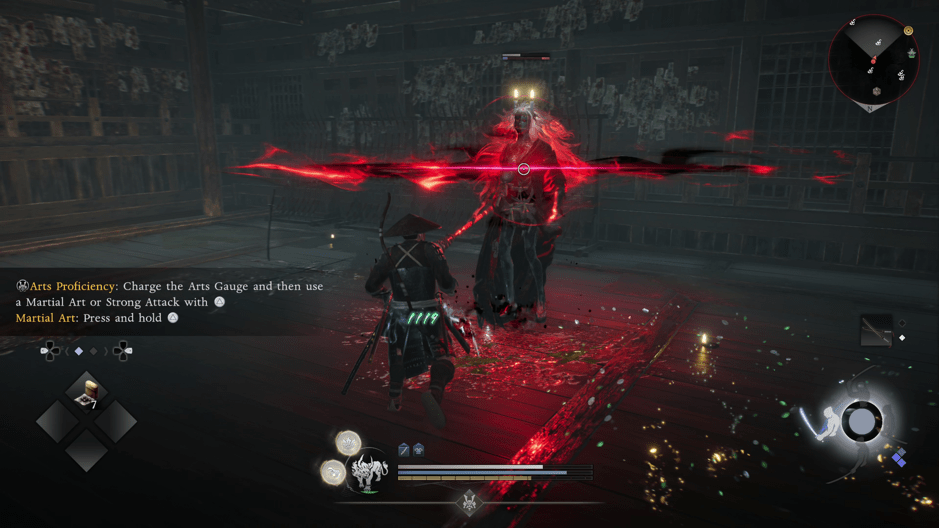Click the armor buff status icon
This screenshot has width=939, height=528.
tap(418, 450)
